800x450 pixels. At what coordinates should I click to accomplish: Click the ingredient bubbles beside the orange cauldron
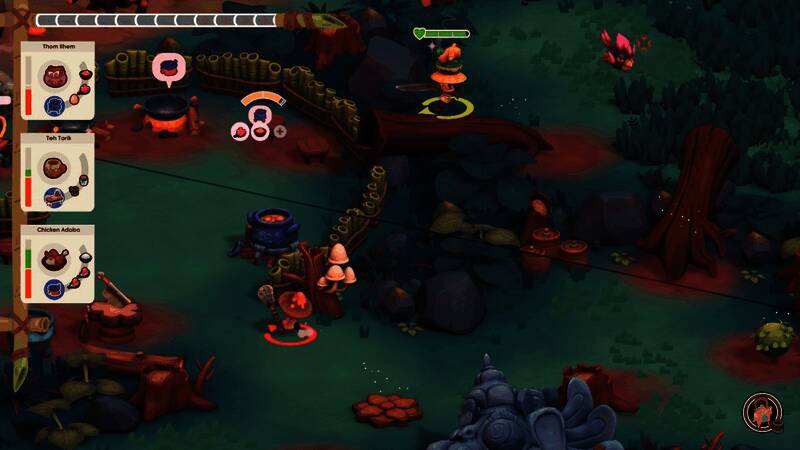coord(258,129)
